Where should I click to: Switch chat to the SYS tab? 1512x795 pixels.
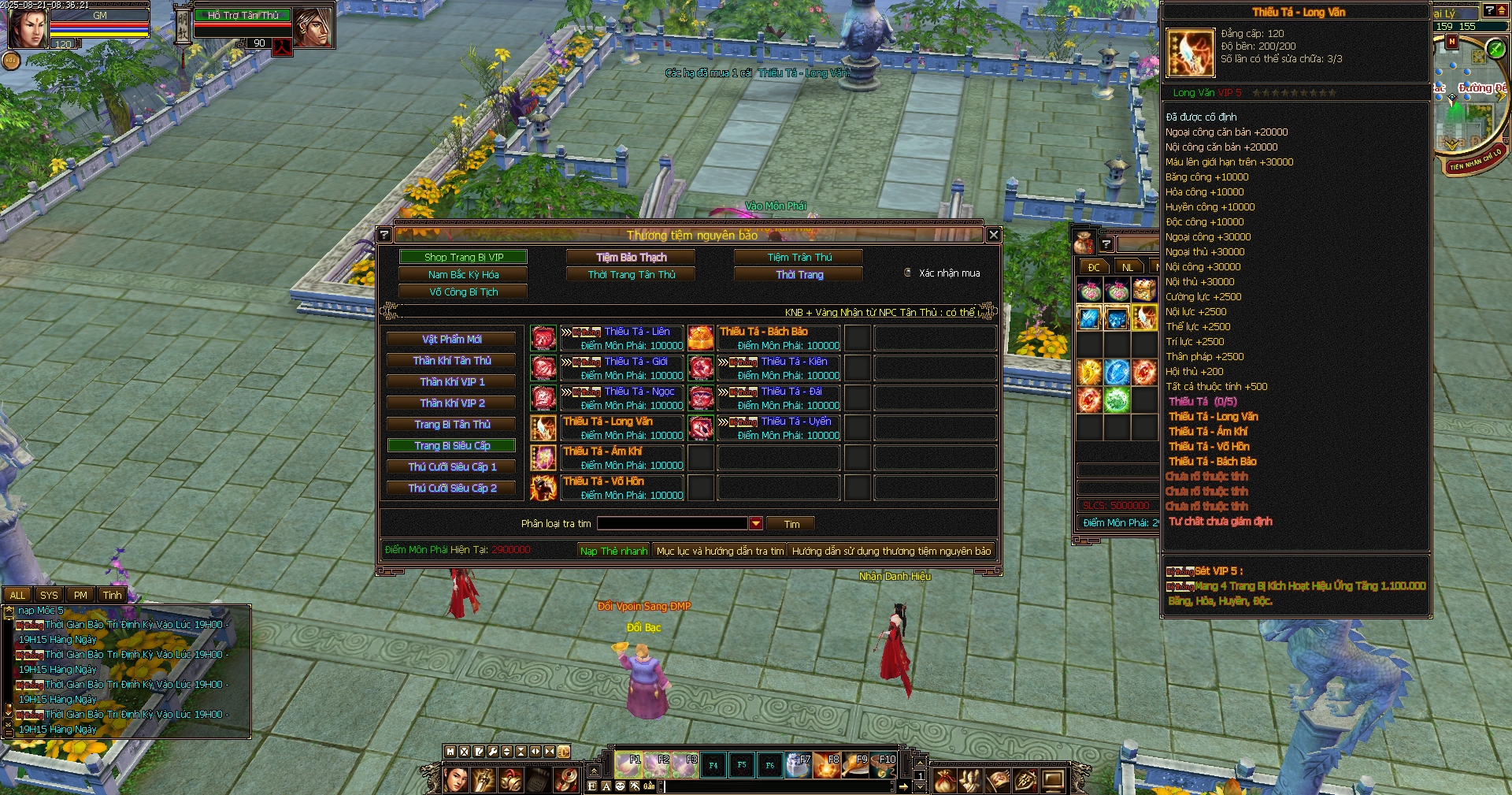49,595
